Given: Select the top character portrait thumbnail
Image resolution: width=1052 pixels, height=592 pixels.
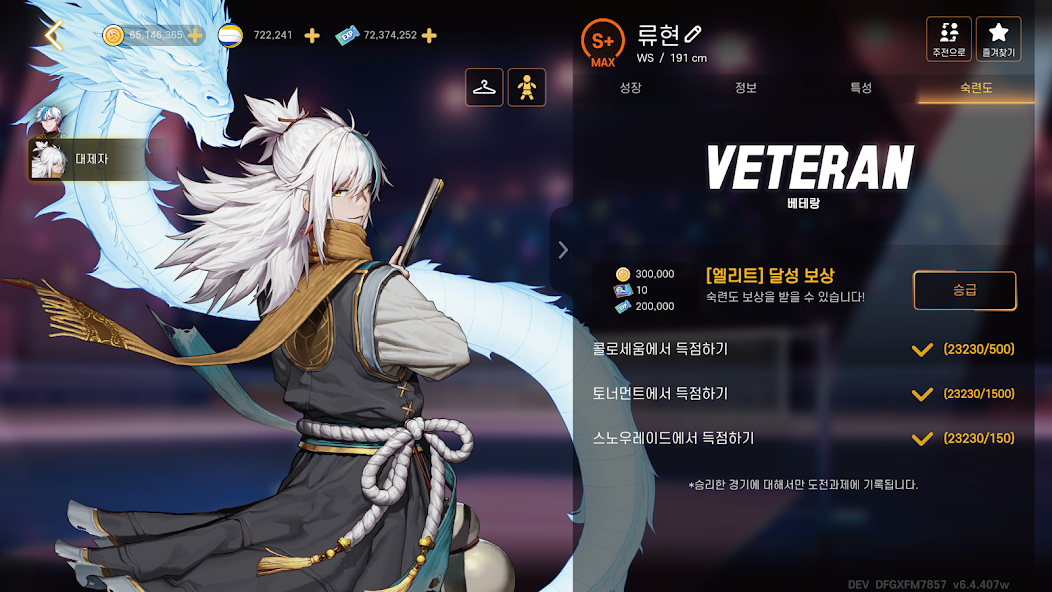Looking at the screenshot, I should click(48, 121).
